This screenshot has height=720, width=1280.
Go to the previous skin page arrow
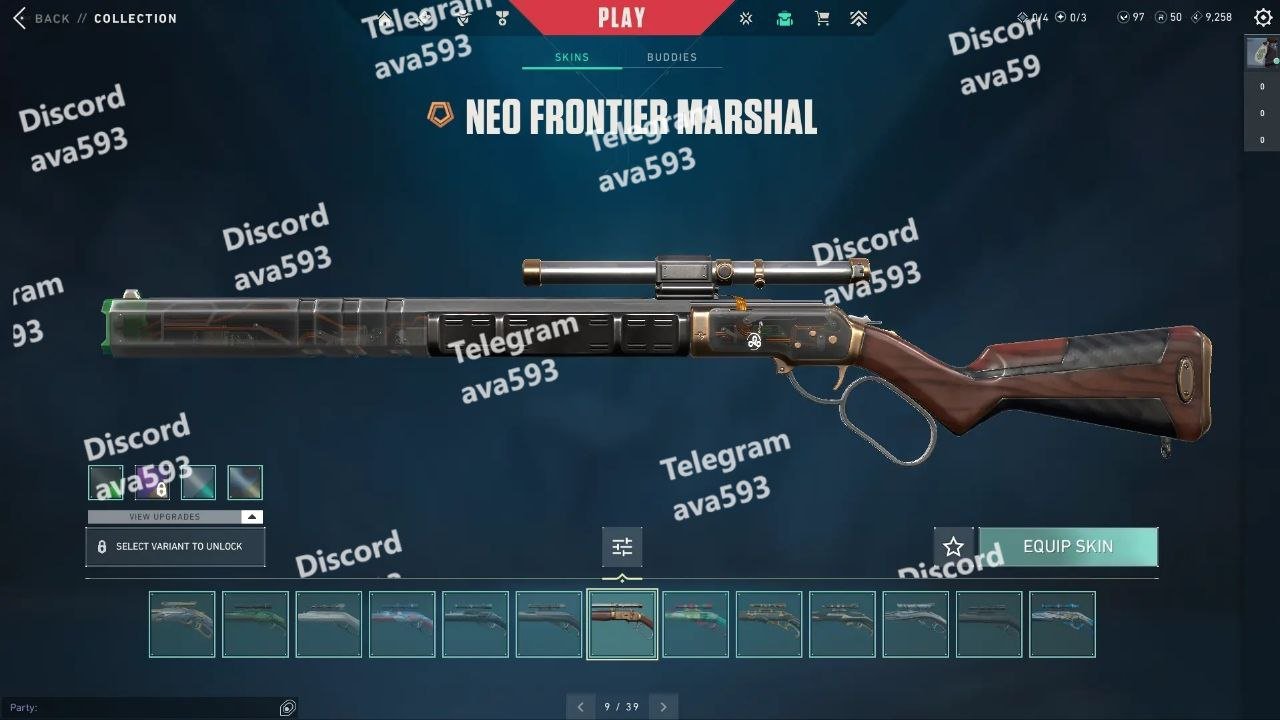(x=580, y=707)
